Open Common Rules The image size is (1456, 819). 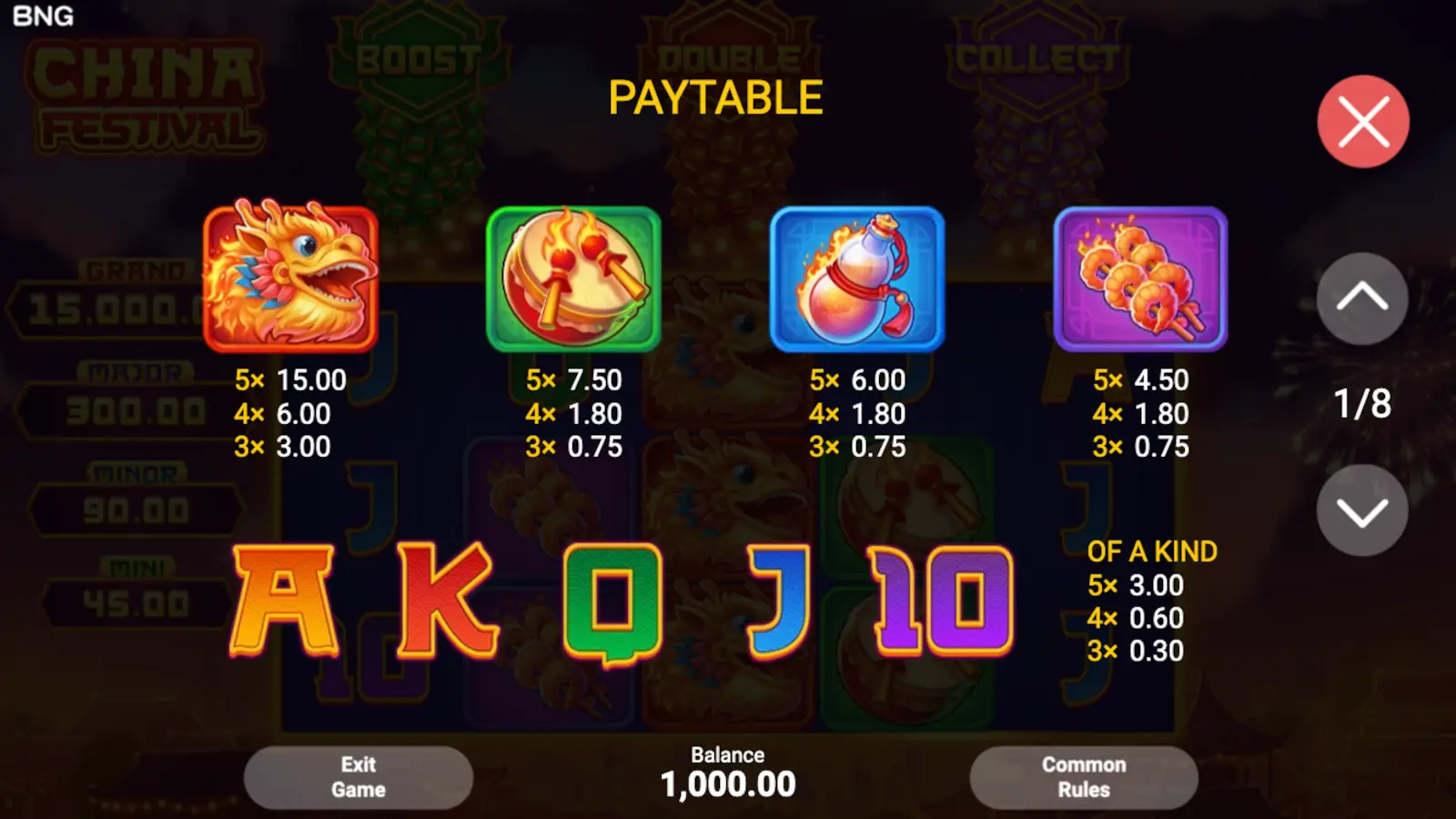click(x=1083, y=777)
